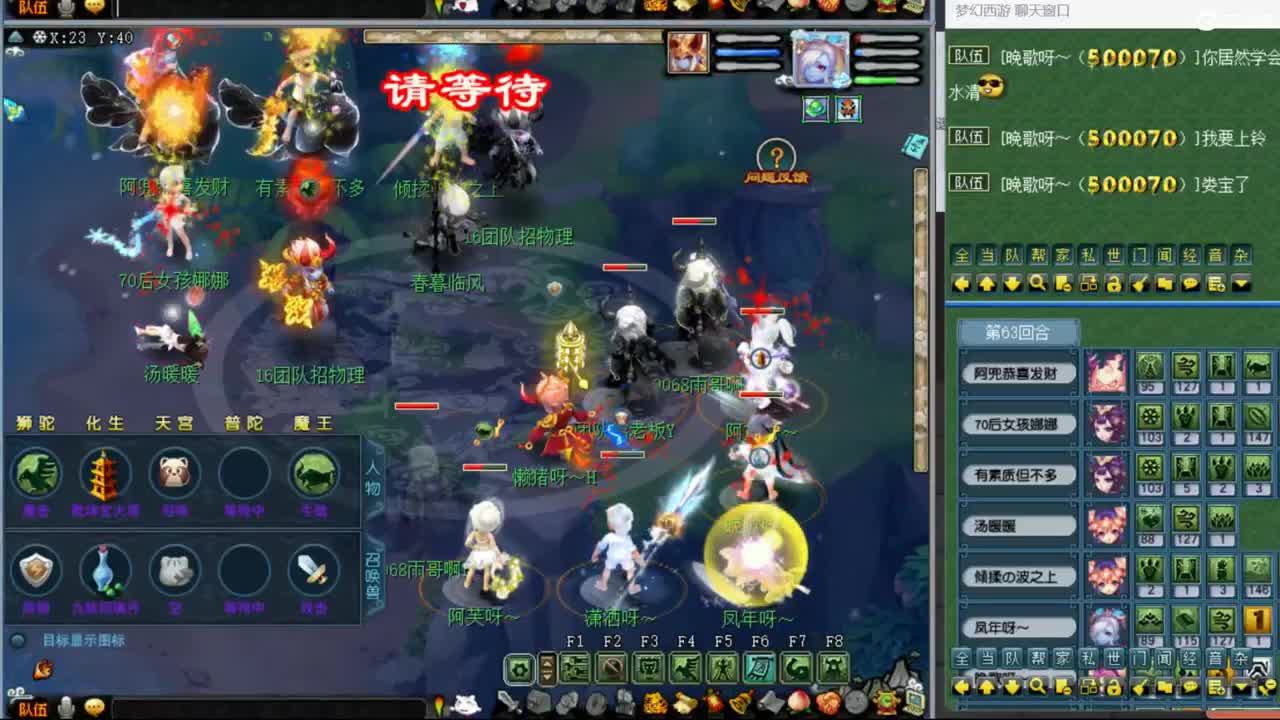Toggle the lock icon in the chat toolbar
This screenshot has height=720, width=1280.
pyautogui.click(x=1115, y=283)
